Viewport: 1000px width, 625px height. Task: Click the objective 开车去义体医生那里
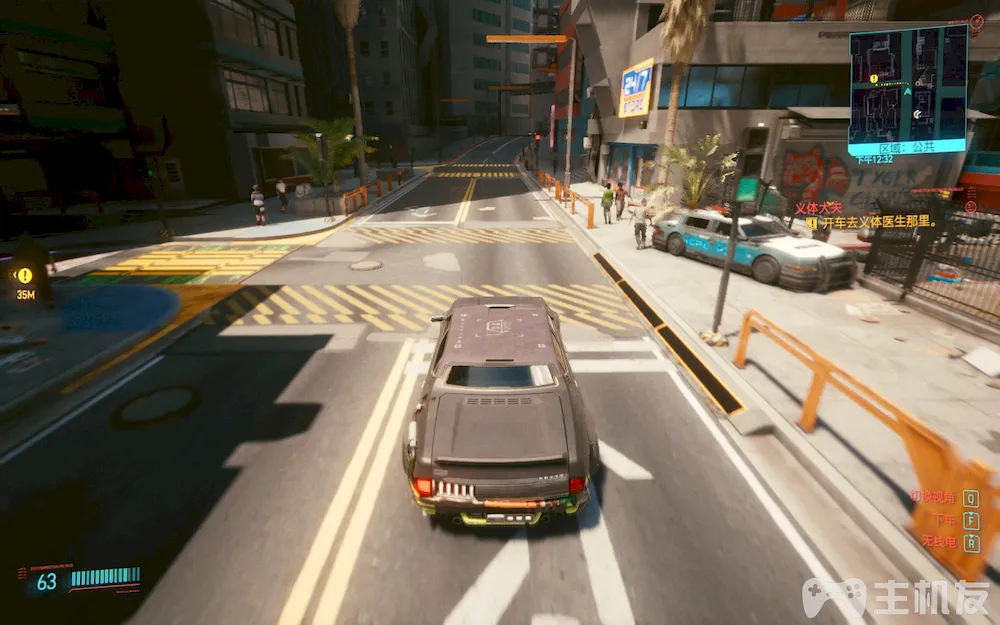pos(877,222)
